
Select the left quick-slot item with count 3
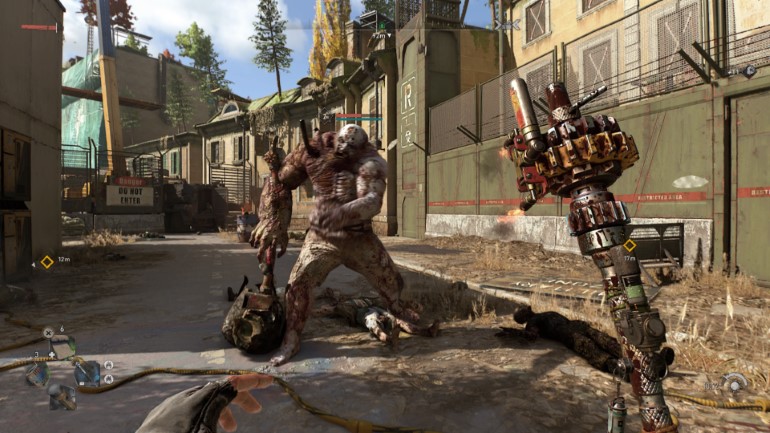(38, 374)
